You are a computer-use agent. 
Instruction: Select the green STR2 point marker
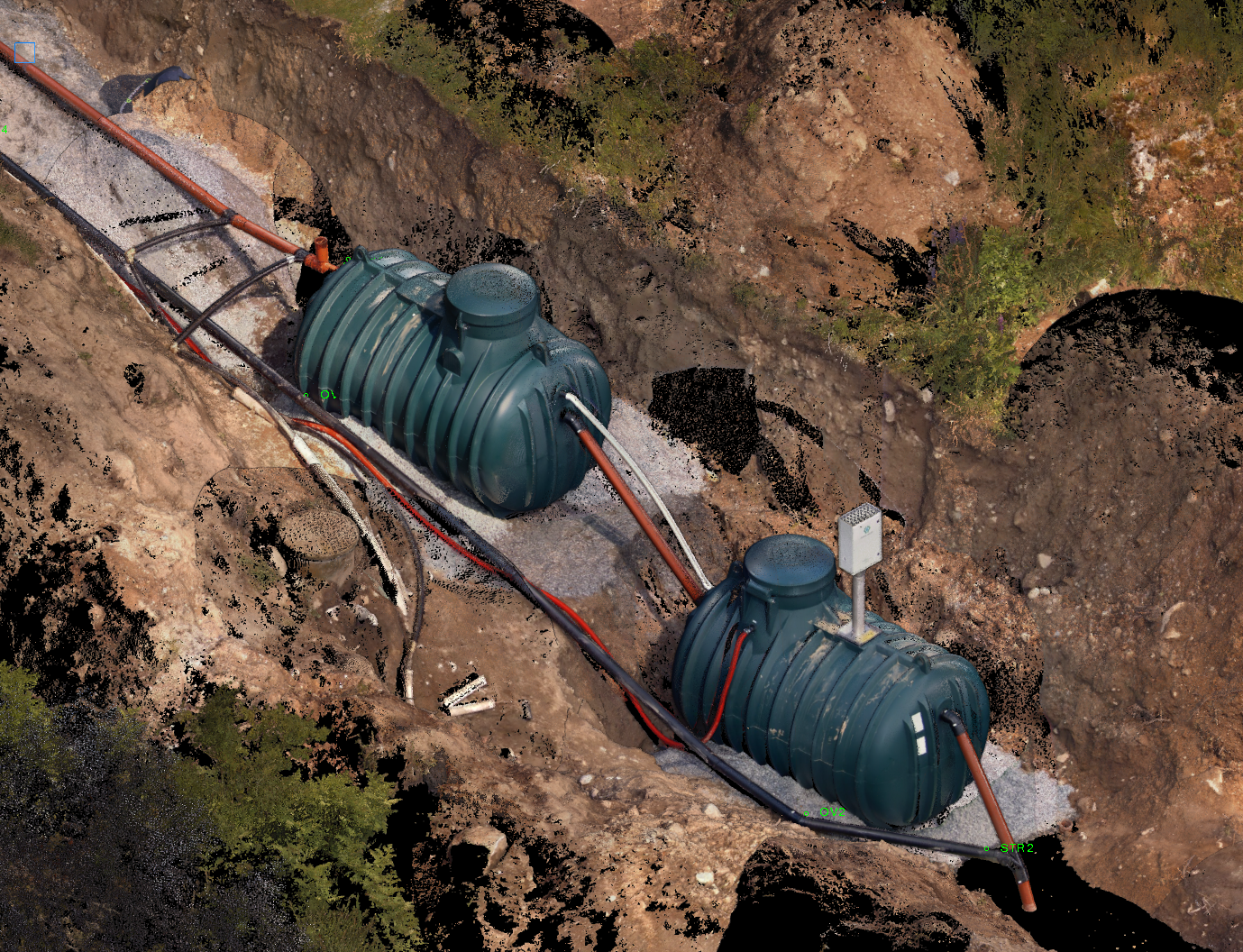[x=987, y=848]
